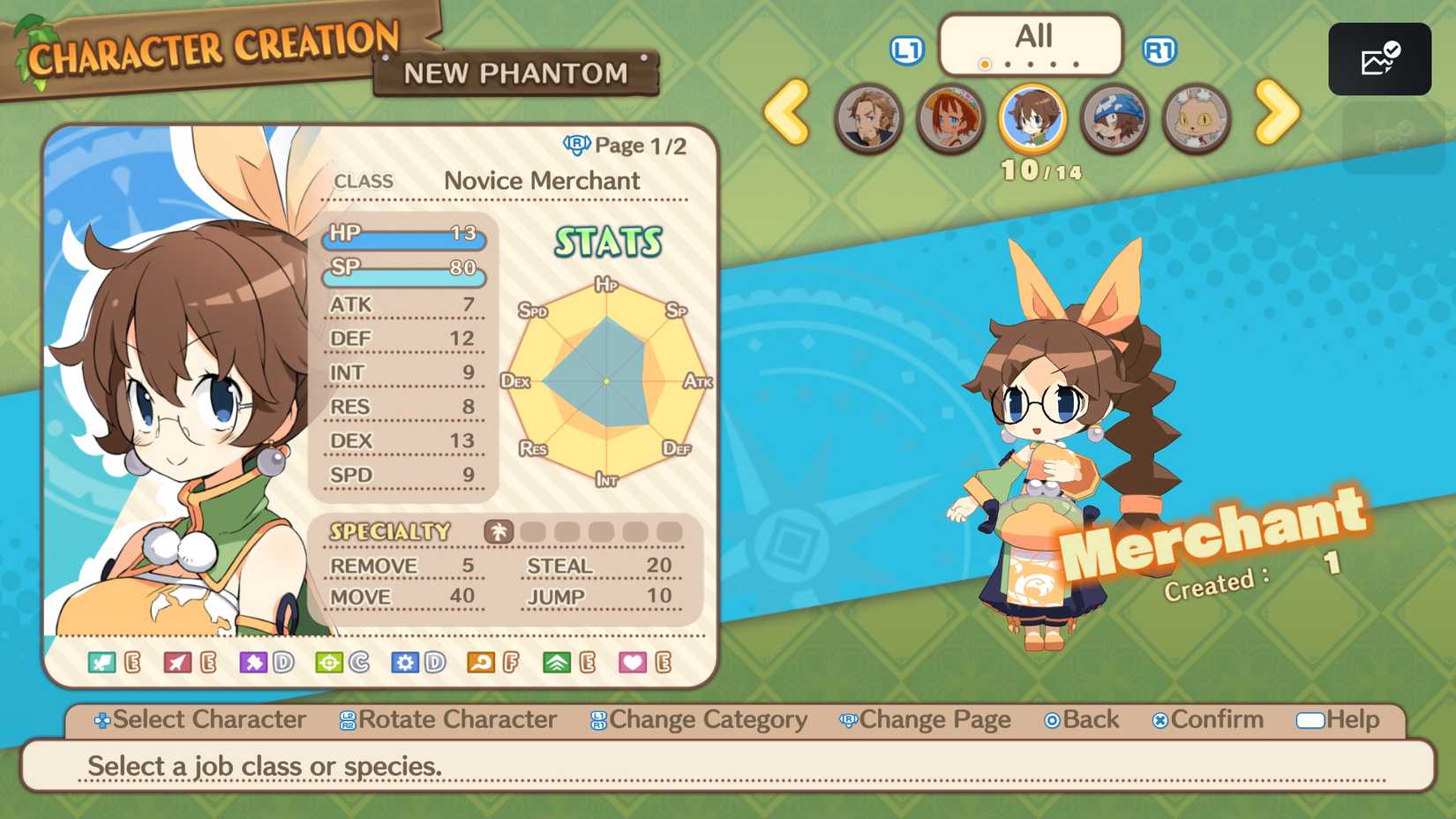Select the teal sword aptitude icon
The width and height of the screenshot is (1456, 819).
pyautogui.click(x=100, y=664)
